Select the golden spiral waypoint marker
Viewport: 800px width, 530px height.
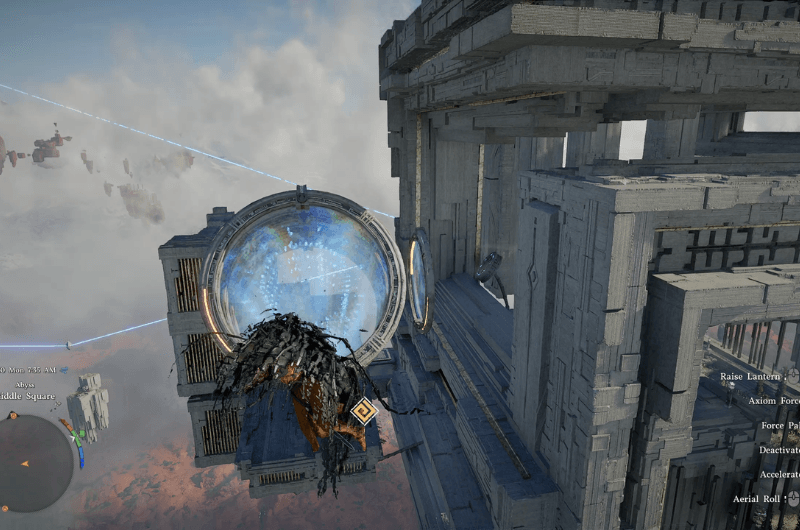[x=362, y=411]
